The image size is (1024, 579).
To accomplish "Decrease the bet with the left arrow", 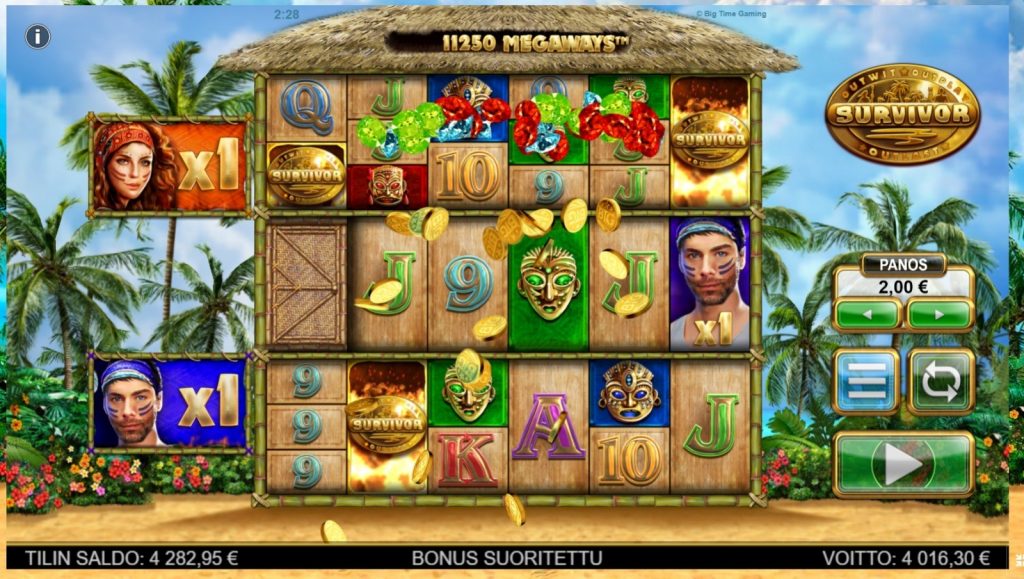I will pos(866,313).
